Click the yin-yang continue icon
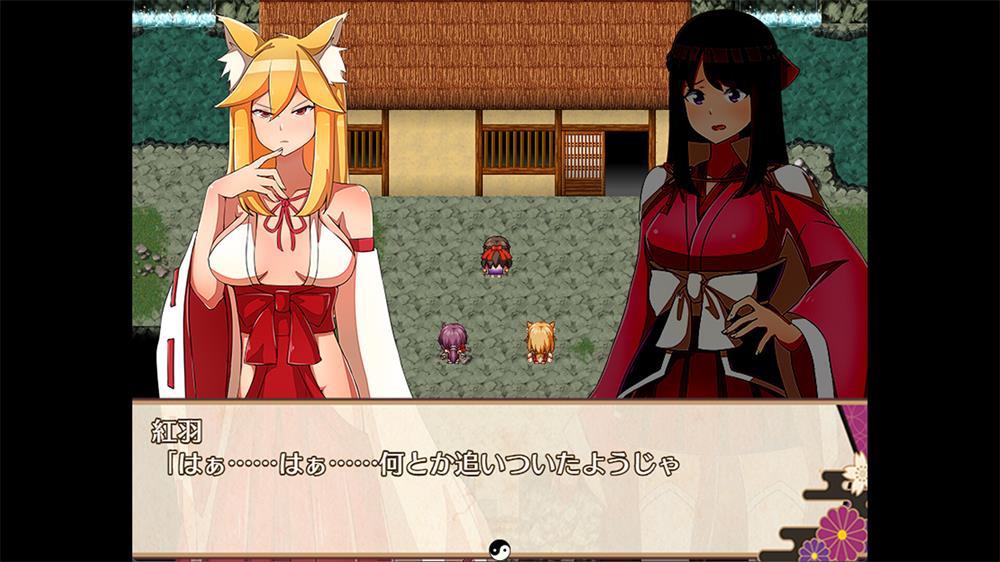 (499, 547)
